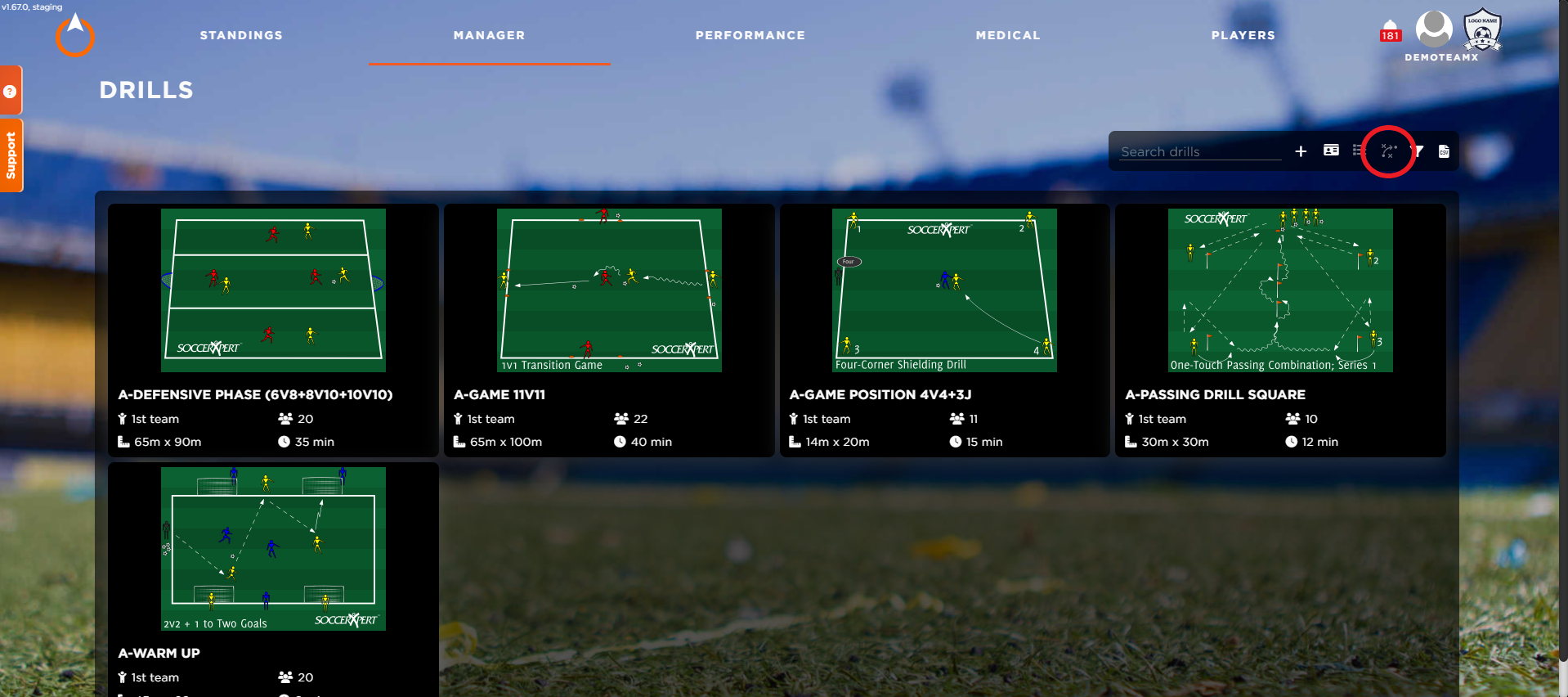This screenshot has width=1568, height=697.
Task: Select the A-Game 11v11 drill
Action: [609, 330]
